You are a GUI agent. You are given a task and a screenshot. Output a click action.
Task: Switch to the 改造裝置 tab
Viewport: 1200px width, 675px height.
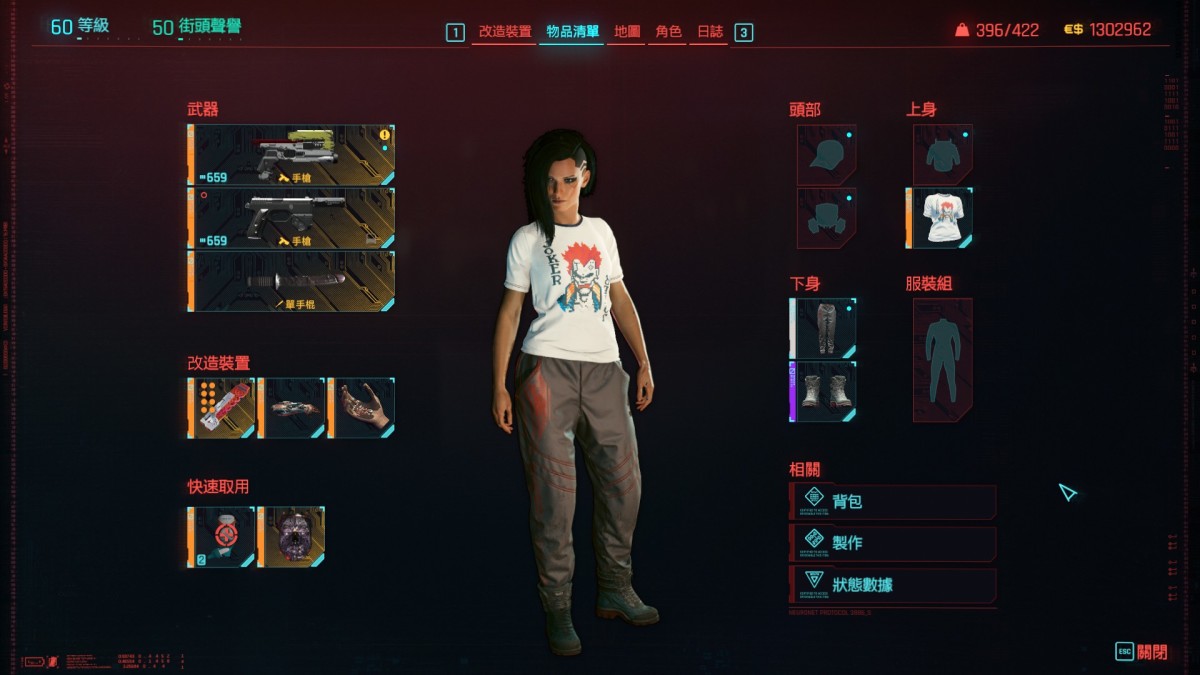(505, 32)
